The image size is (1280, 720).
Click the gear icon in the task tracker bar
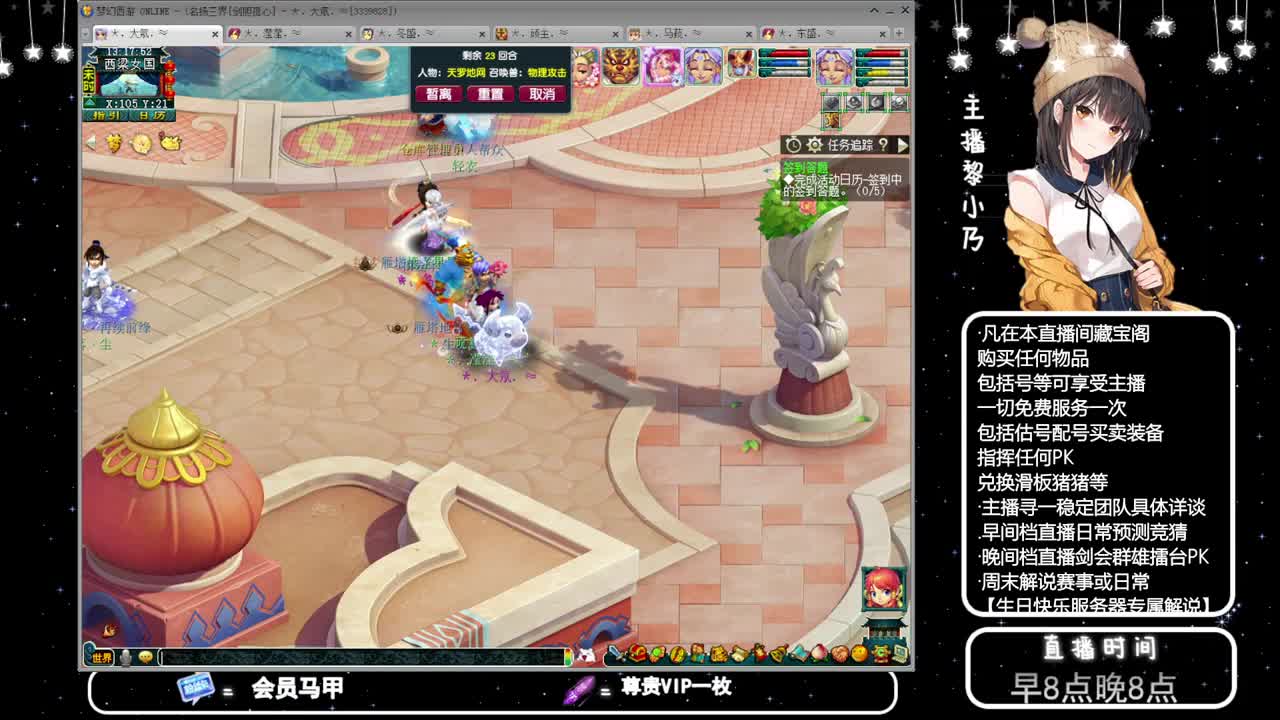814,144
